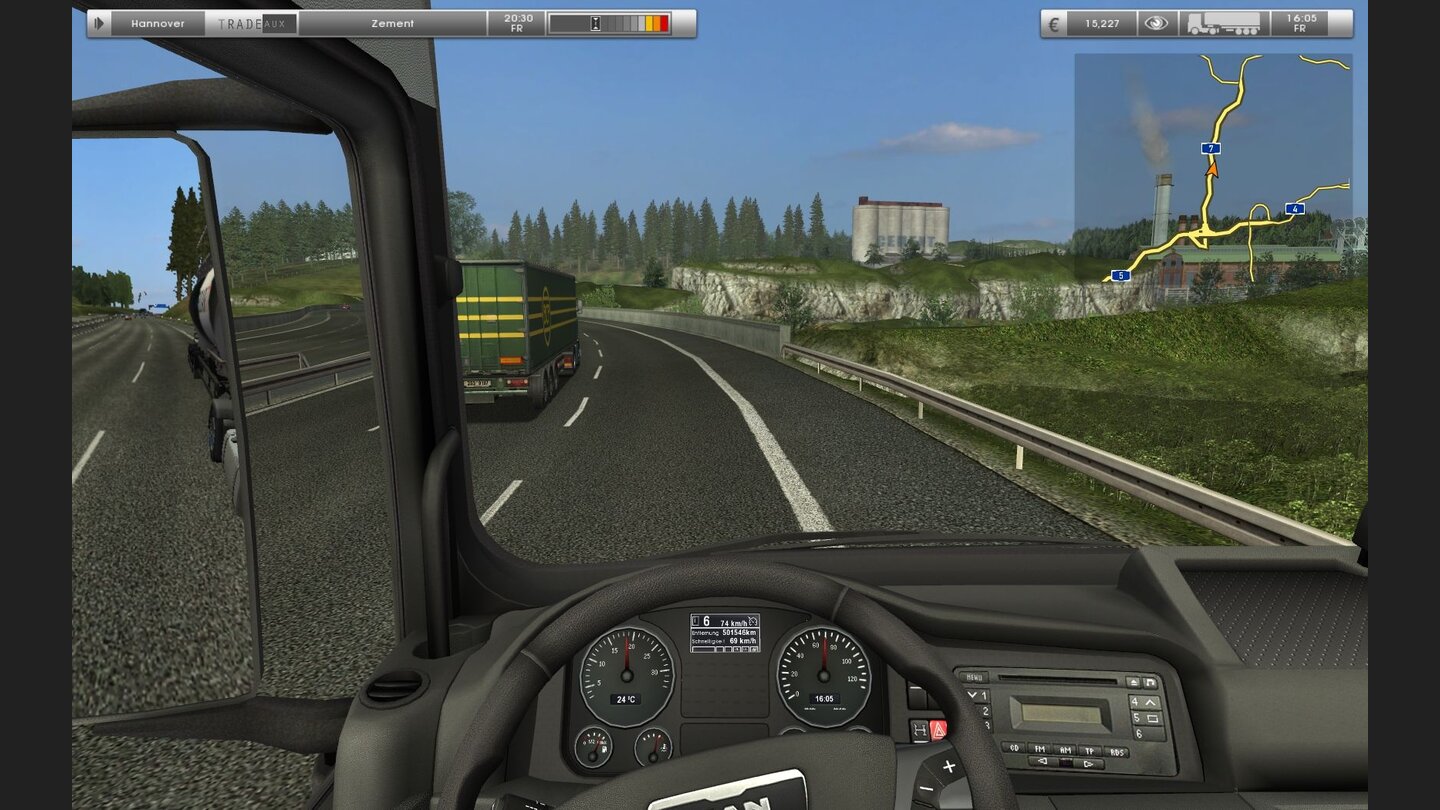Click the down-arrow beside radio preset 1
Screen dimensions: 1440x810
[x=972, y=695]
